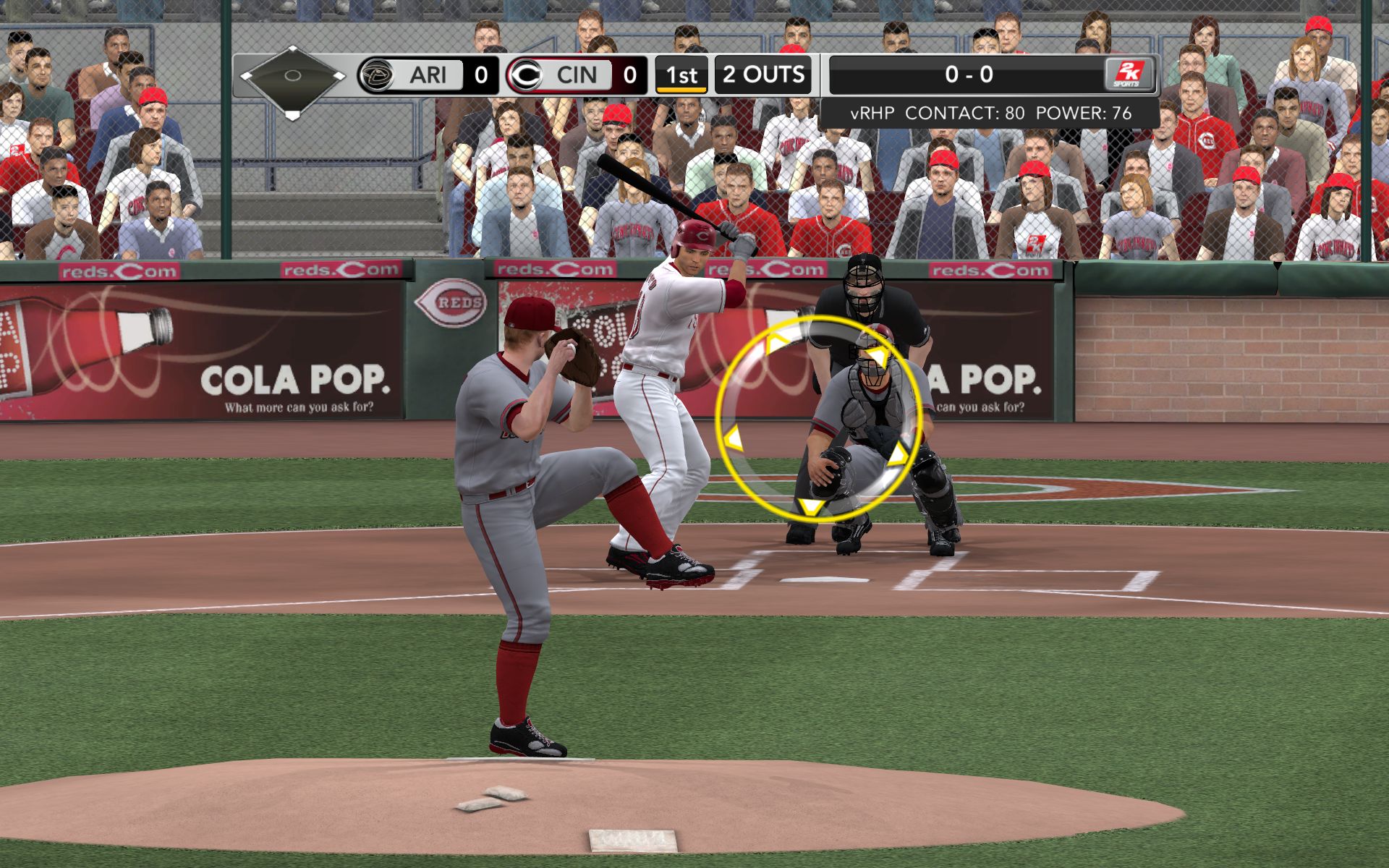Click the 2K Sports logo

1128,75
